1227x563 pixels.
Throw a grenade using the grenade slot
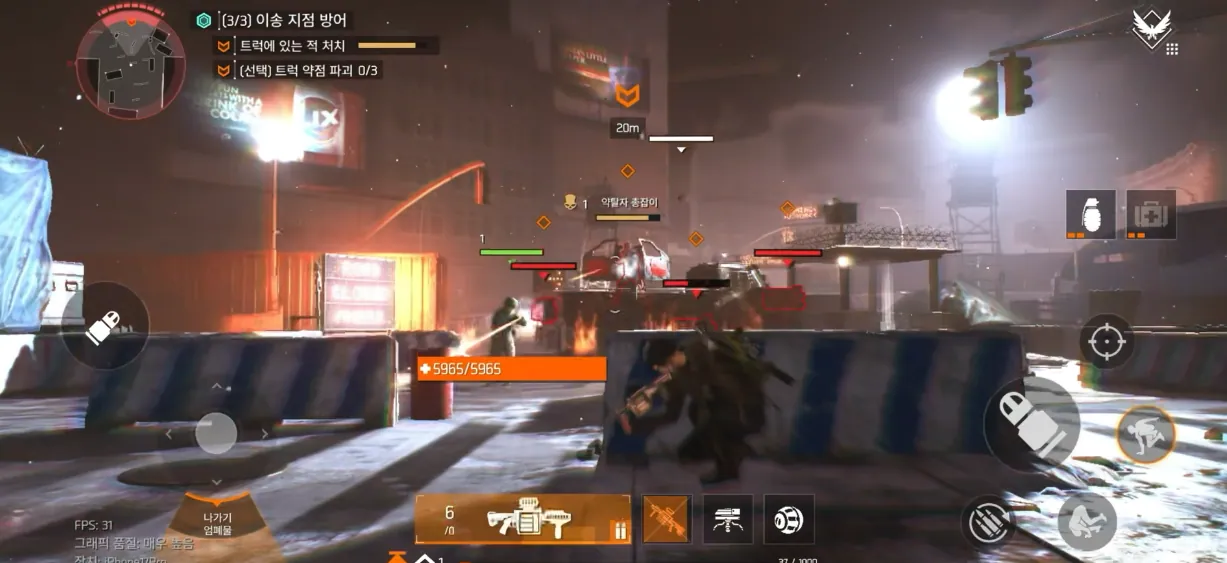coord(1091,214)
